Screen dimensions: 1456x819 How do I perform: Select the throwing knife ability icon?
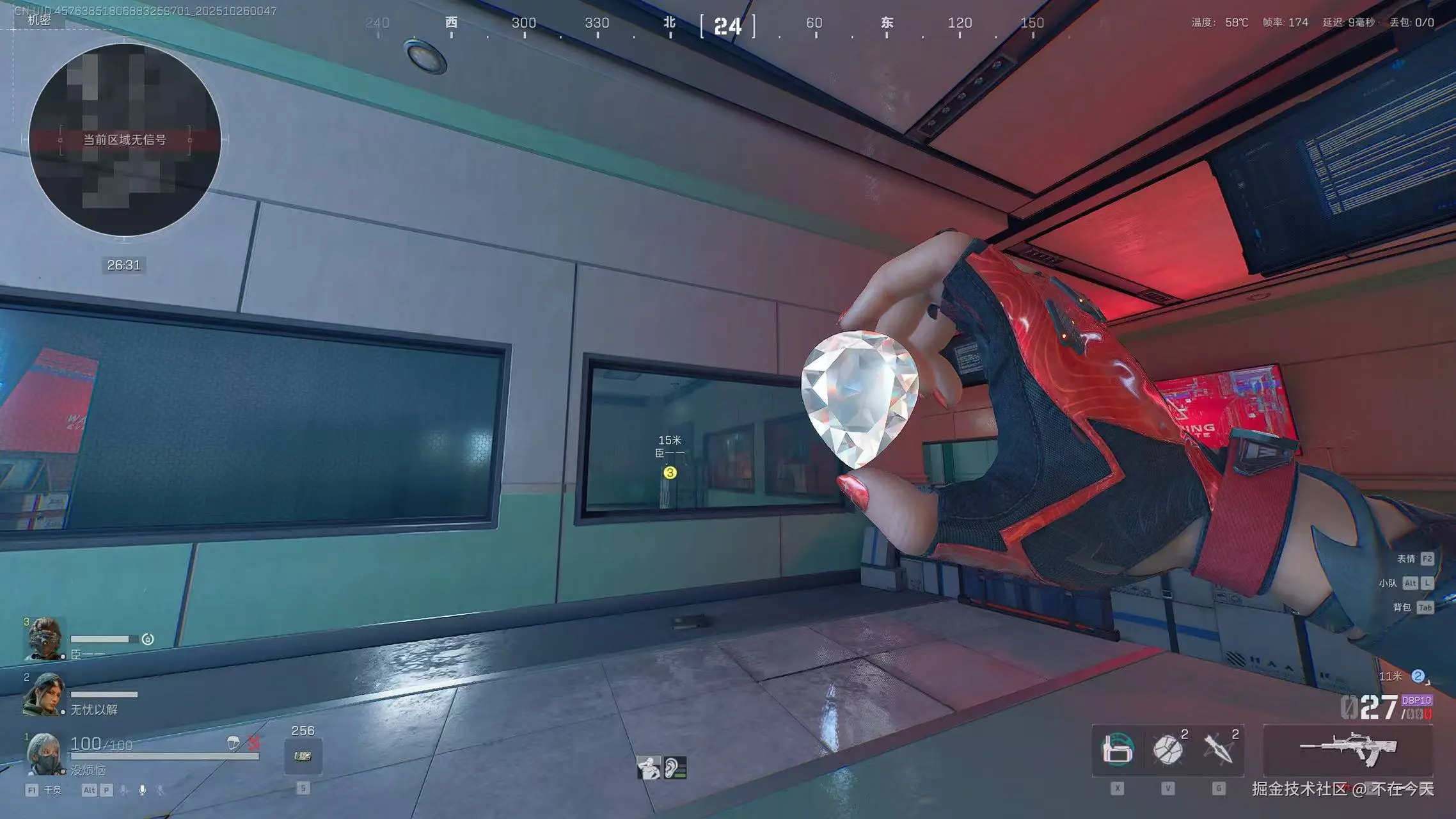pyautogui.click(x=1219, y=750)
